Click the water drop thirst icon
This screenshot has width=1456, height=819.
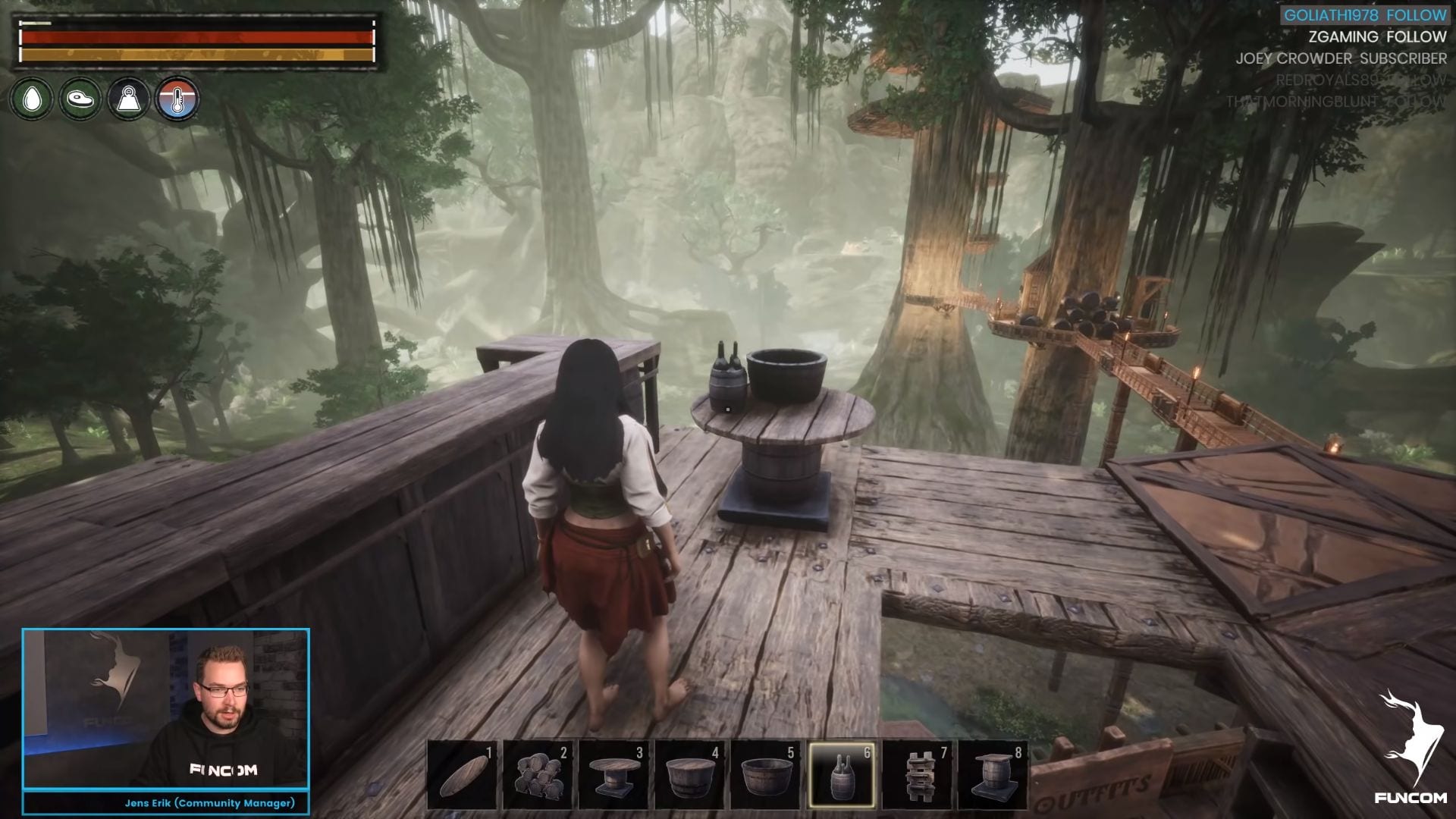click(x=32, y=99)
